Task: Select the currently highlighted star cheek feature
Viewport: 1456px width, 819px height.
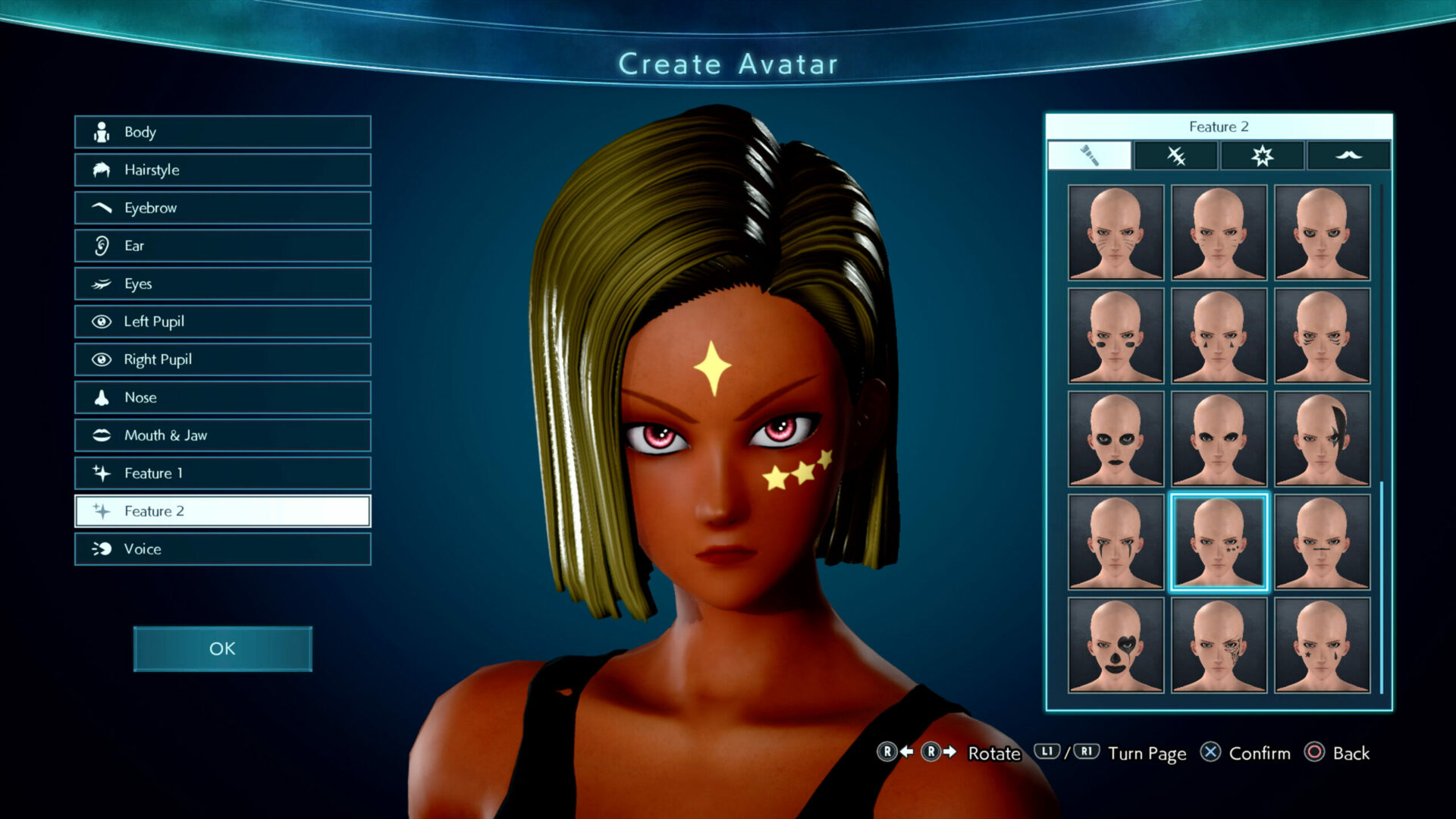Action: pos(1218,542)
